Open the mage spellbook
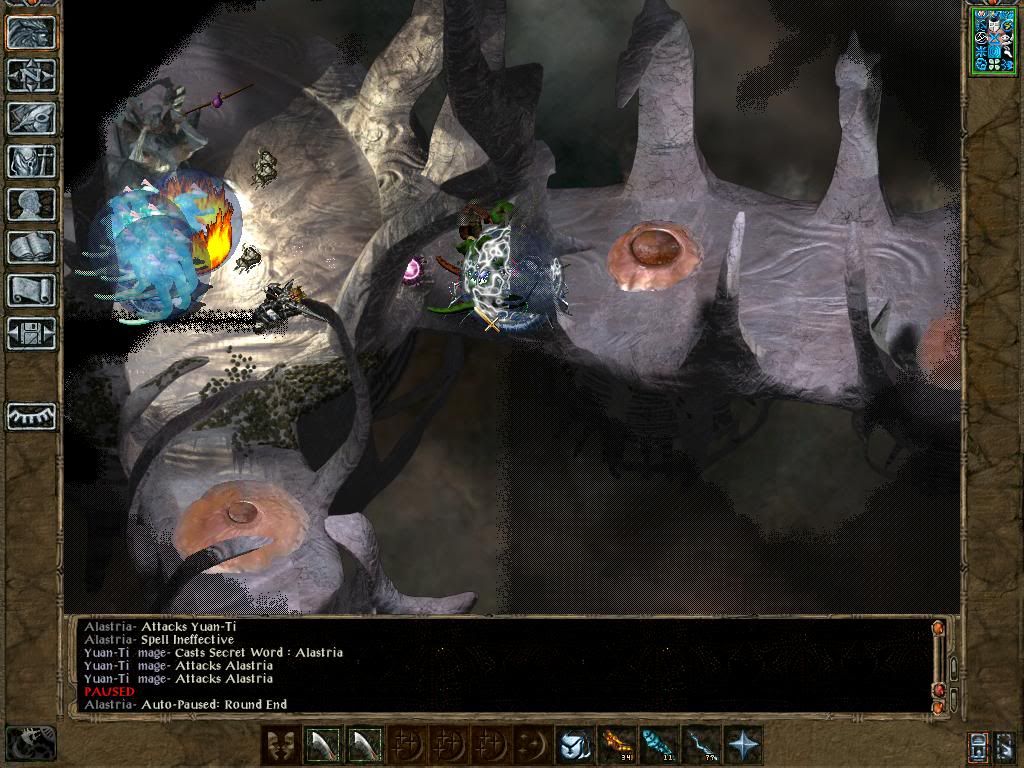This screenshot has width=1024, height=768. (31, 248)
